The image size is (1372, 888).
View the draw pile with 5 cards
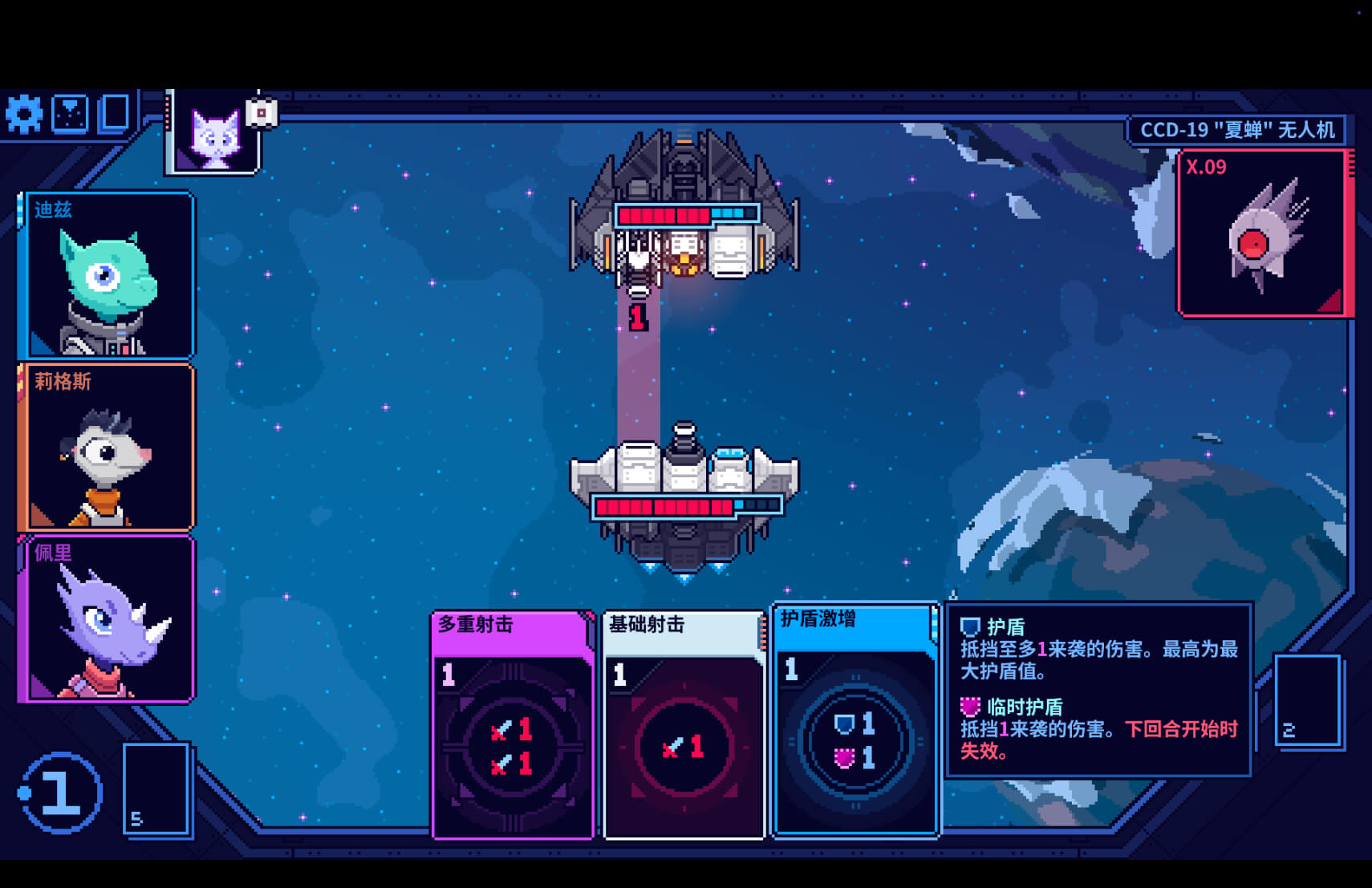coord(156,789)
